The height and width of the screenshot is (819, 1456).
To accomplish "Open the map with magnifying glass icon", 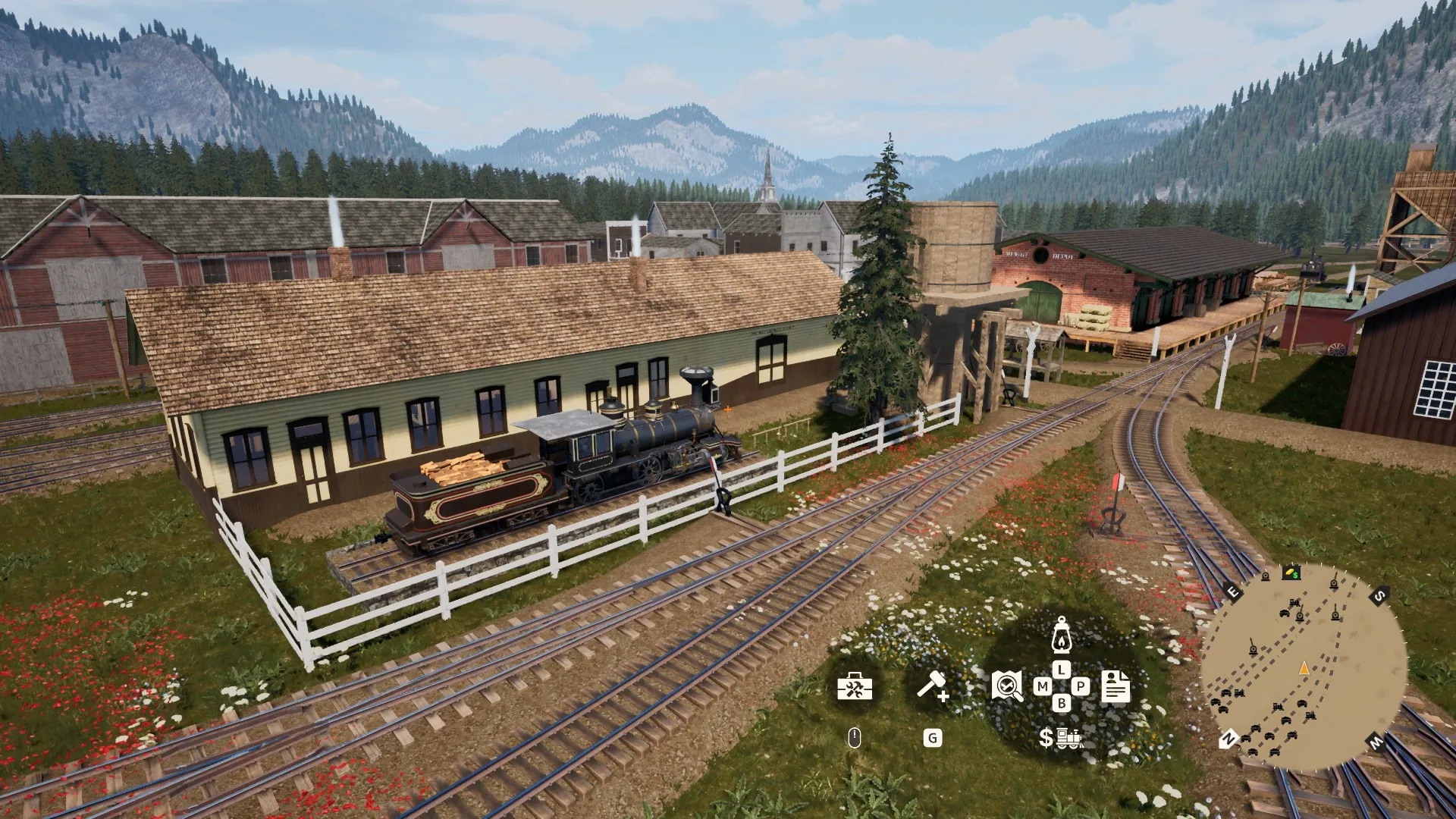I will [1007, 686].
